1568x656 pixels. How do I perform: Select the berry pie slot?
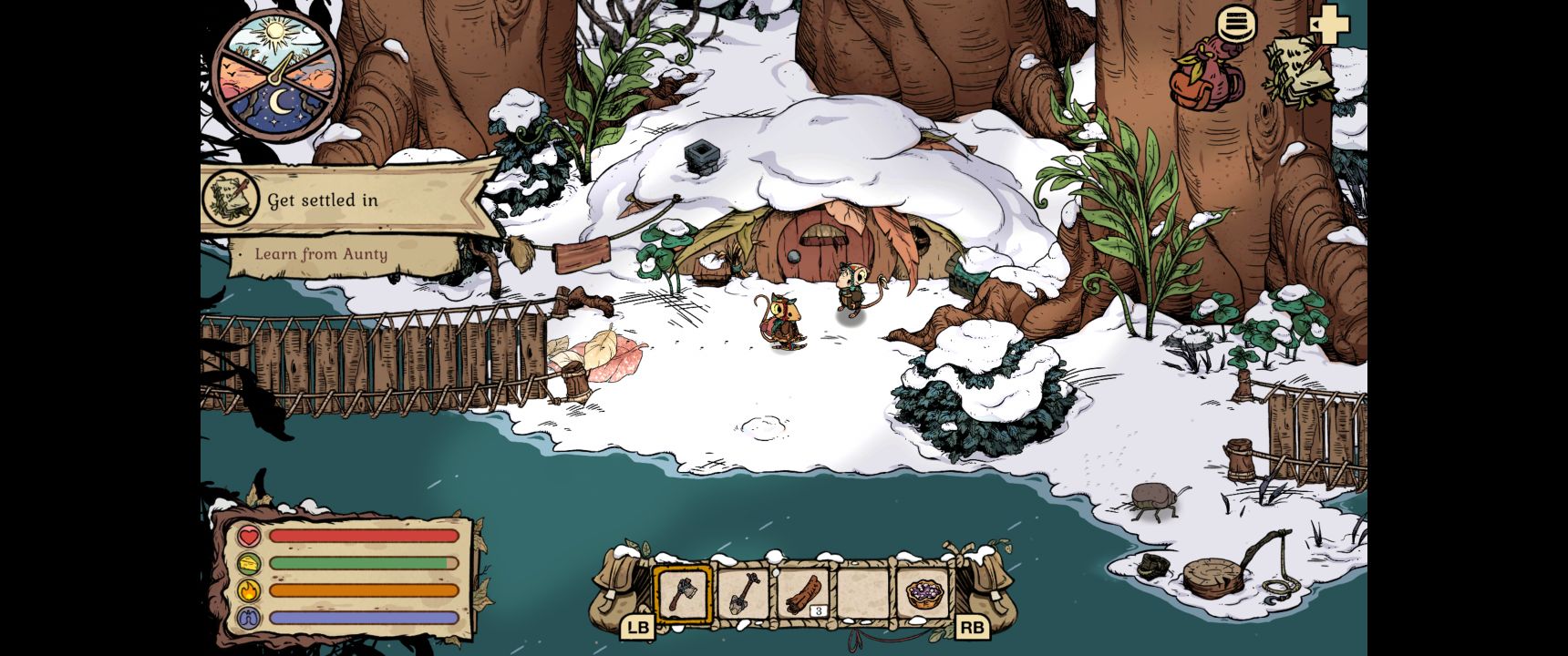coord(923,594)
